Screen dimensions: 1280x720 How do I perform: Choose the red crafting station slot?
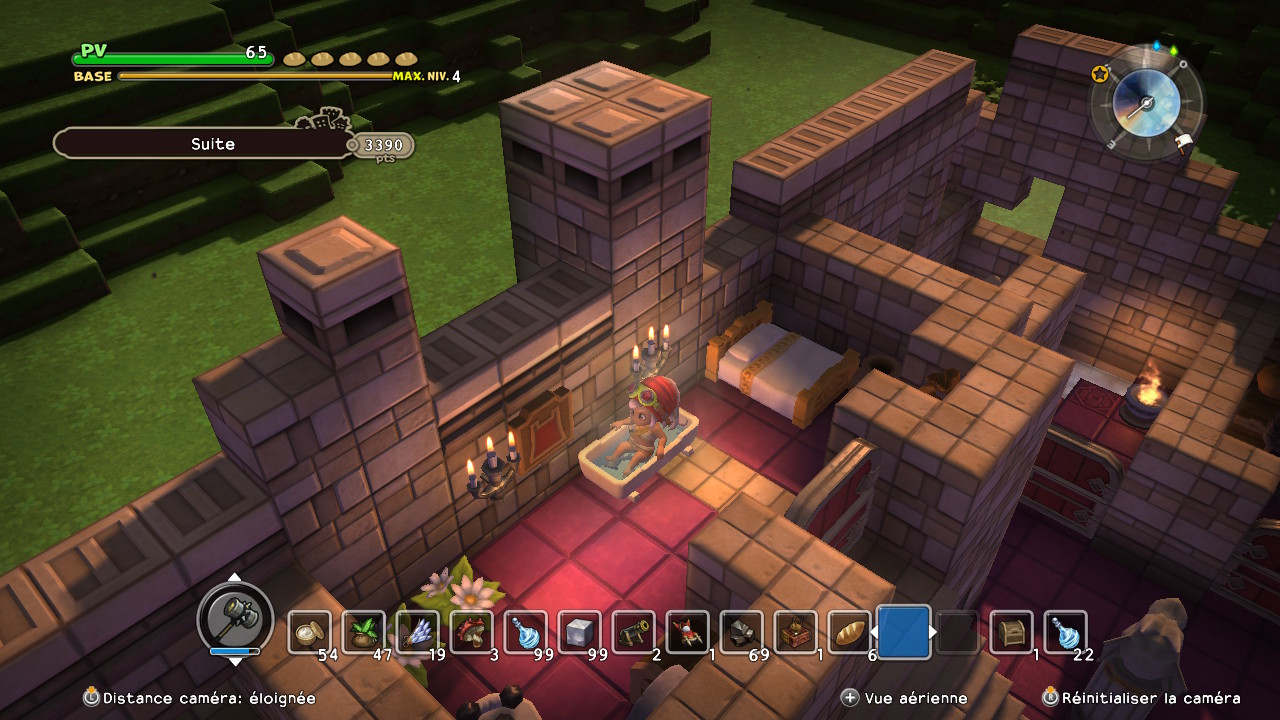click(x=796, y=632)
